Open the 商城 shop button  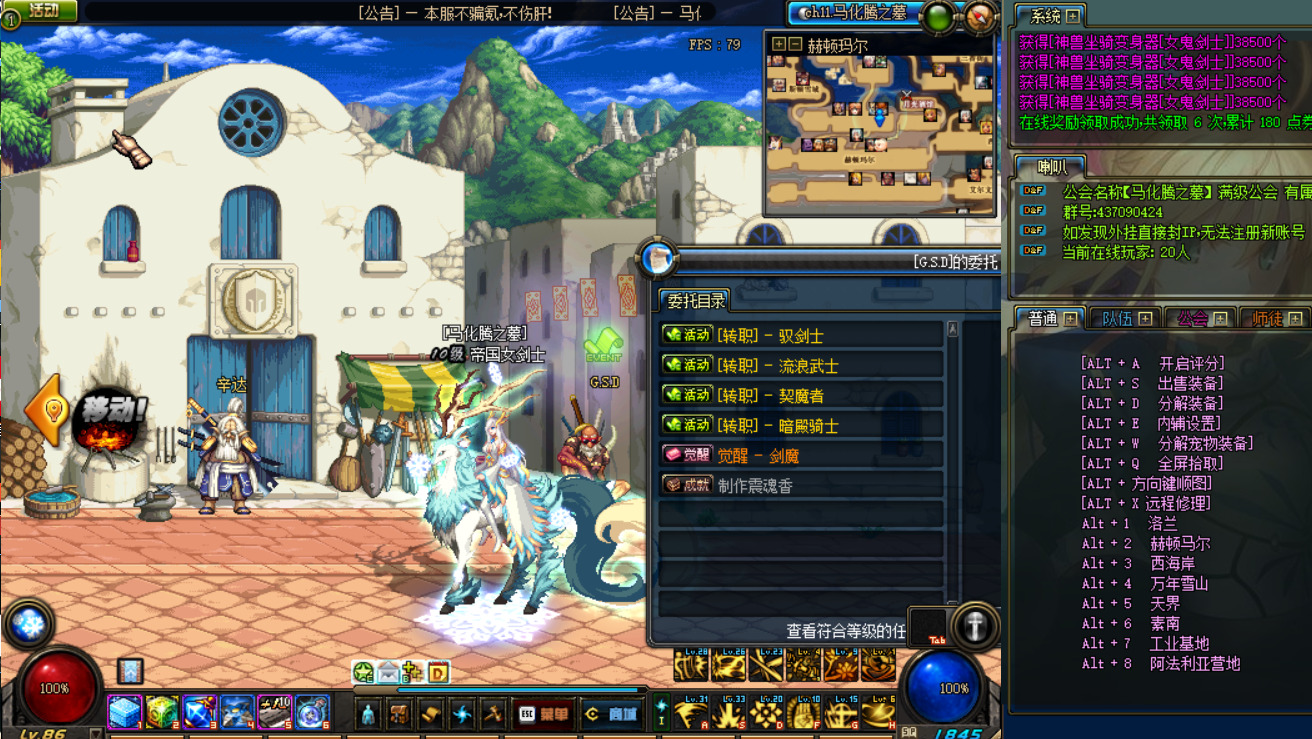tap(612, 714)
